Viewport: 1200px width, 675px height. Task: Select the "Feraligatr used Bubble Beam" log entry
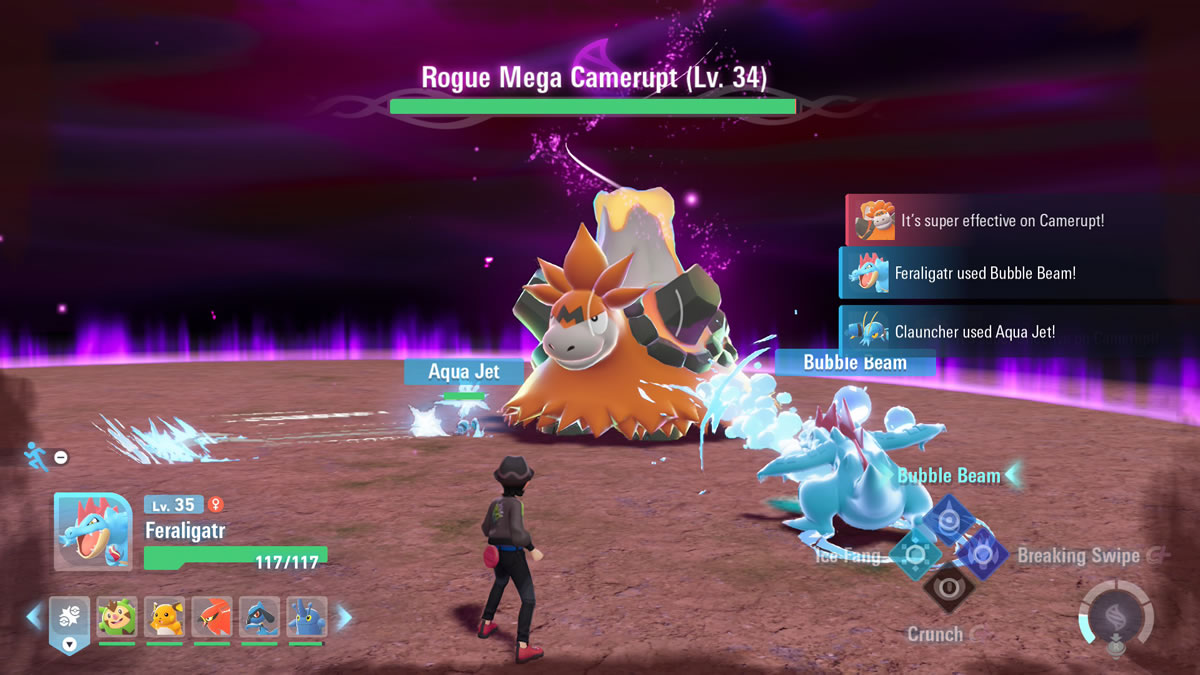pos(1000,273)
